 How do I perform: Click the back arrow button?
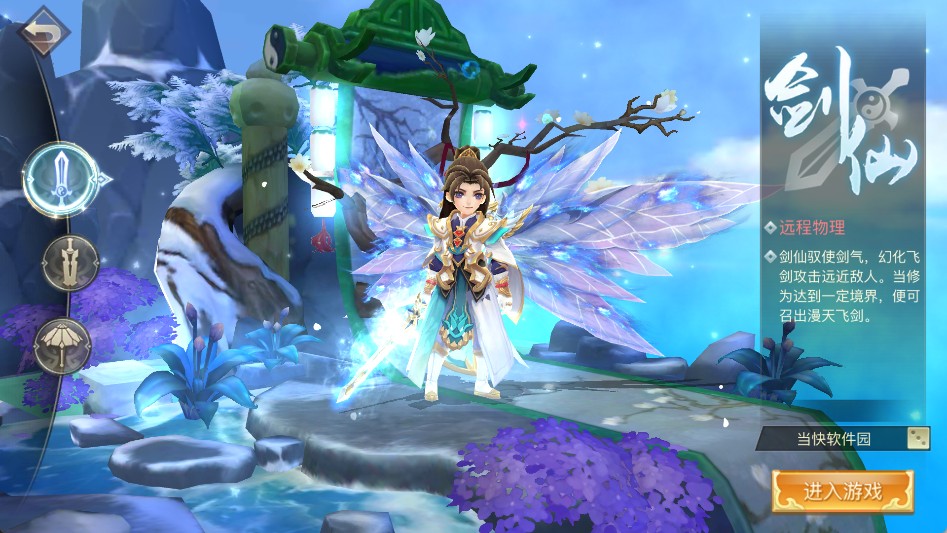coord(43,30)
